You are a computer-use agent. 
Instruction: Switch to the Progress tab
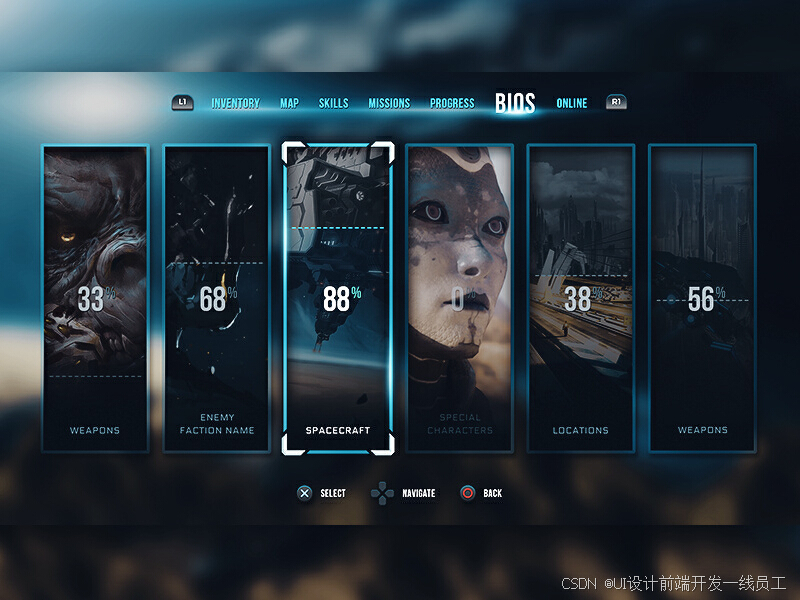452,103
